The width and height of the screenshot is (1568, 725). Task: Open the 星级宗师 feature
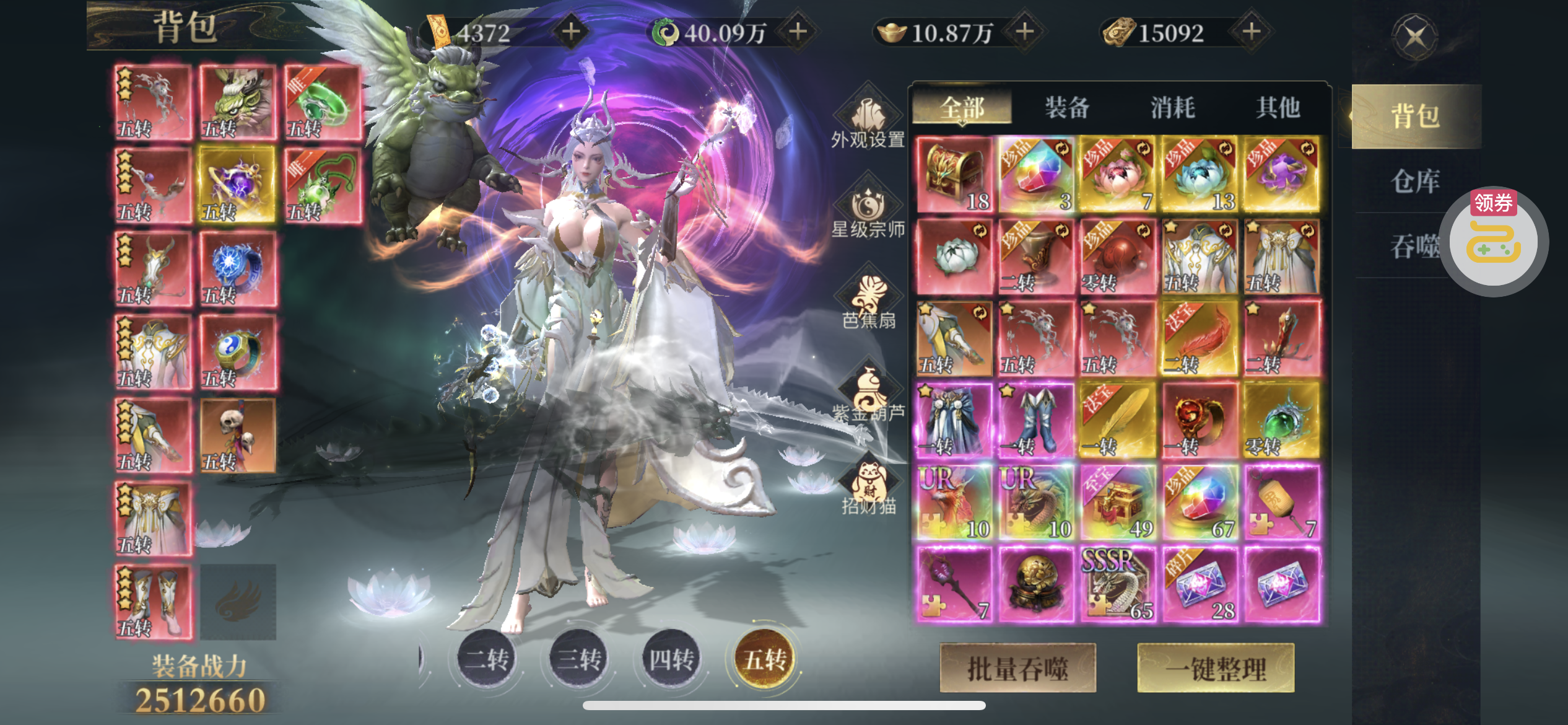coord(868,211)
